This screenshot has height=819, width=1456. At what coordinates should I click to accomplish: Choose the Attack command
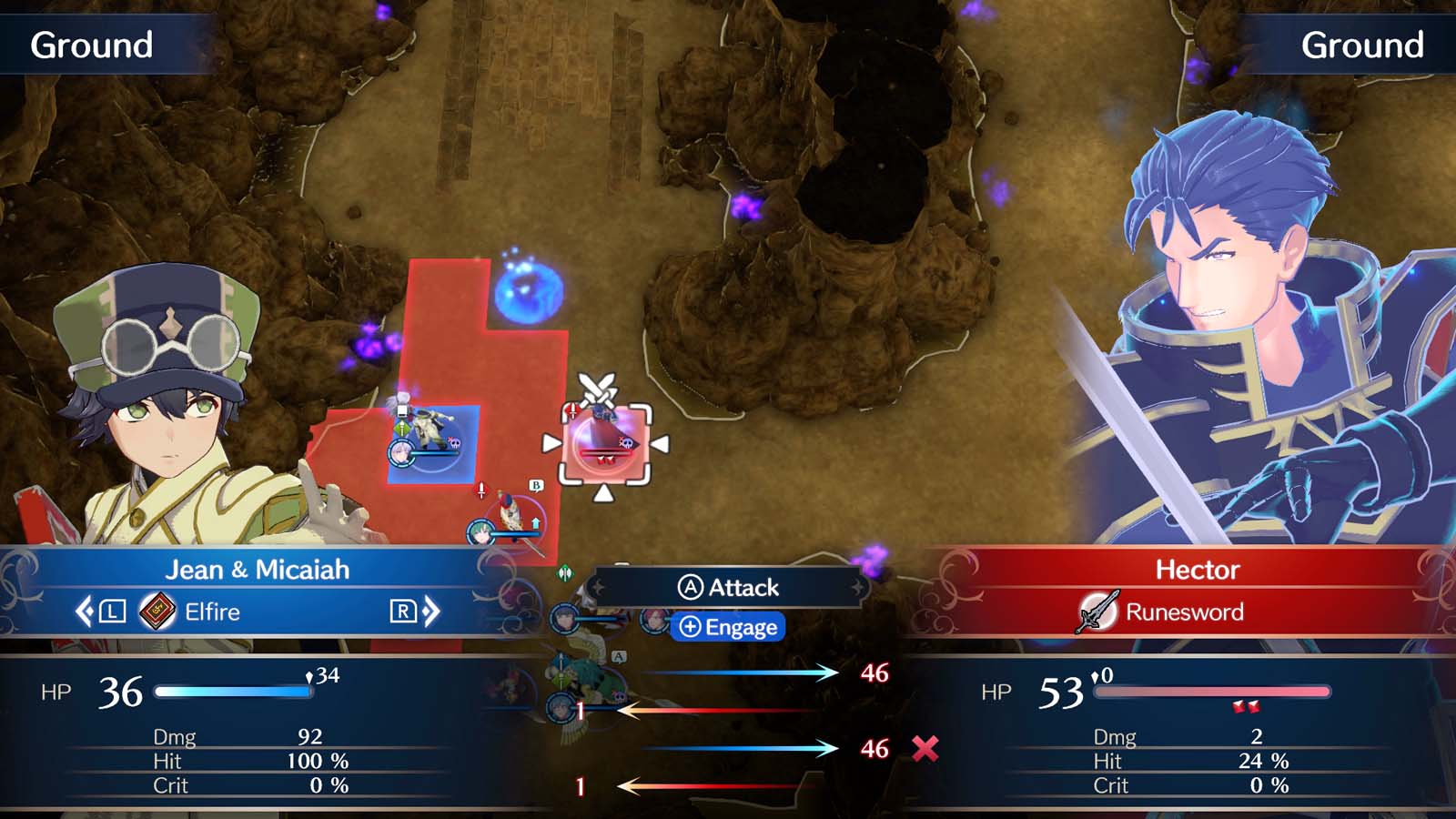(x=728, y=587)
